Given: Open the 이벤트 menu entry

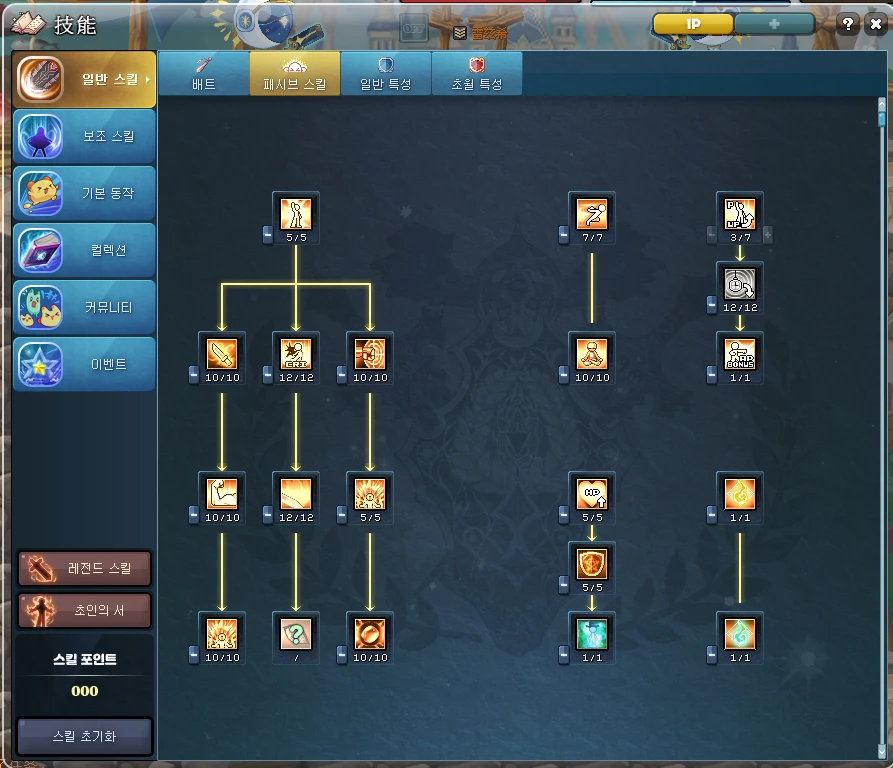Looking at the screenshot, I should point(85,365).
